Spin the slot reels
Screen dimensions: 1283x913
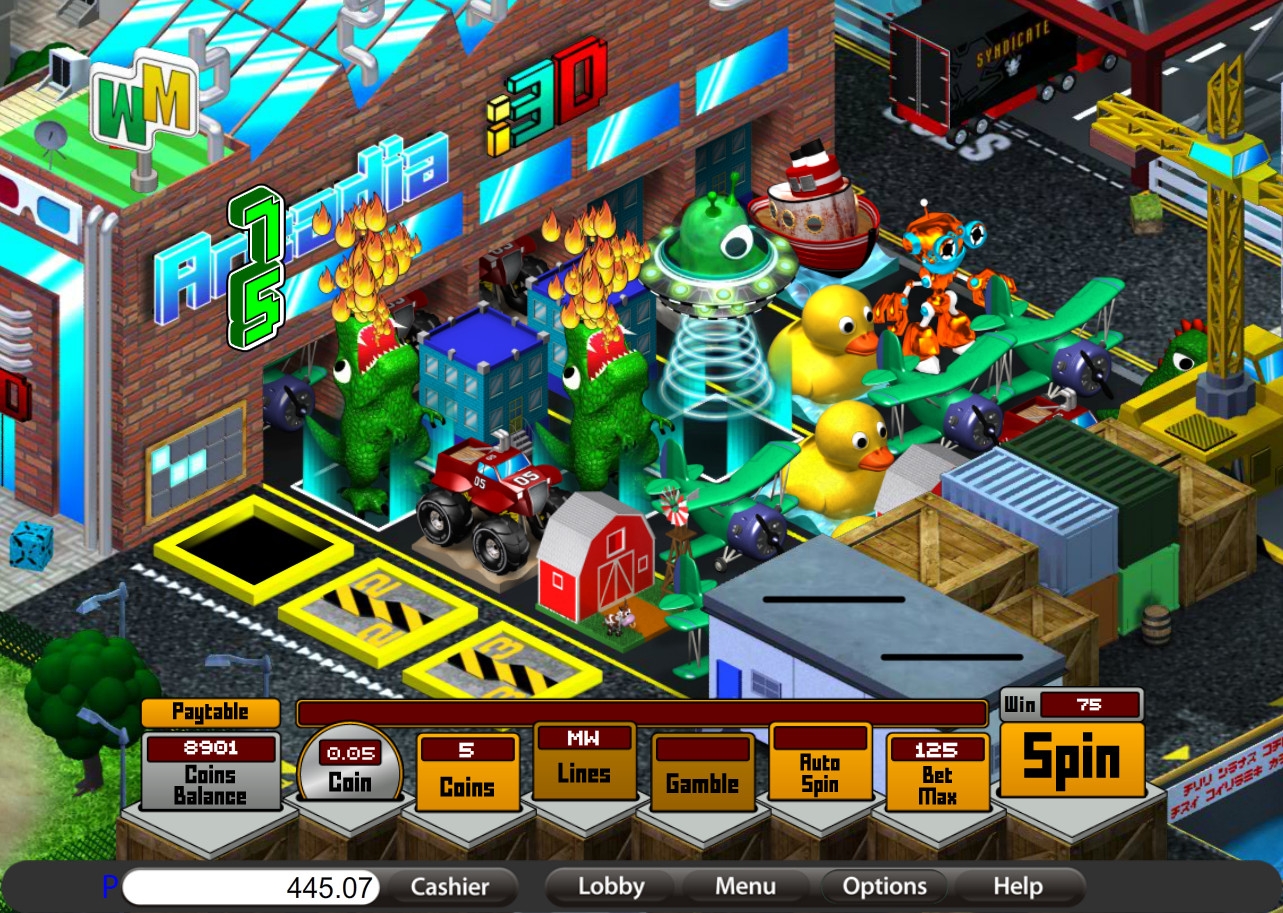coord(1071,759)
